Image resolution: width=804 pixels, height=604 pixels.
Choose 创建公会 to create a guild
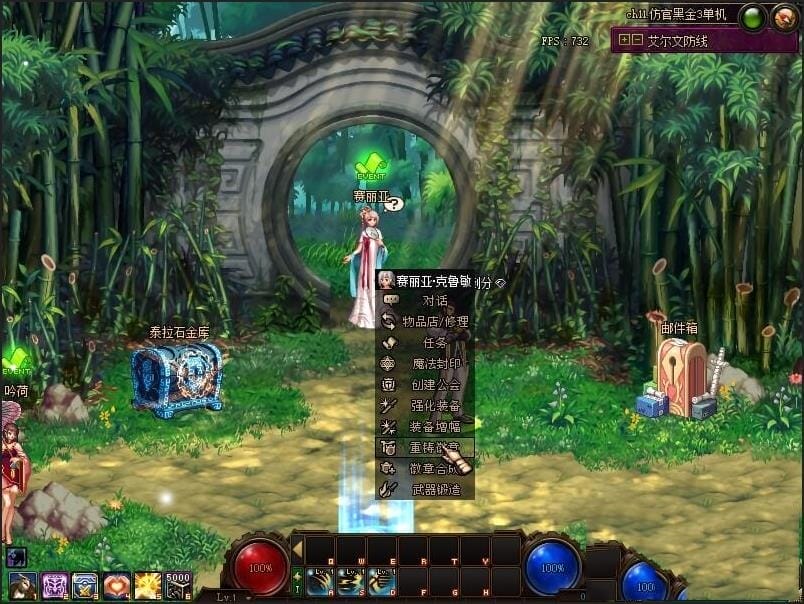[434, 384]
